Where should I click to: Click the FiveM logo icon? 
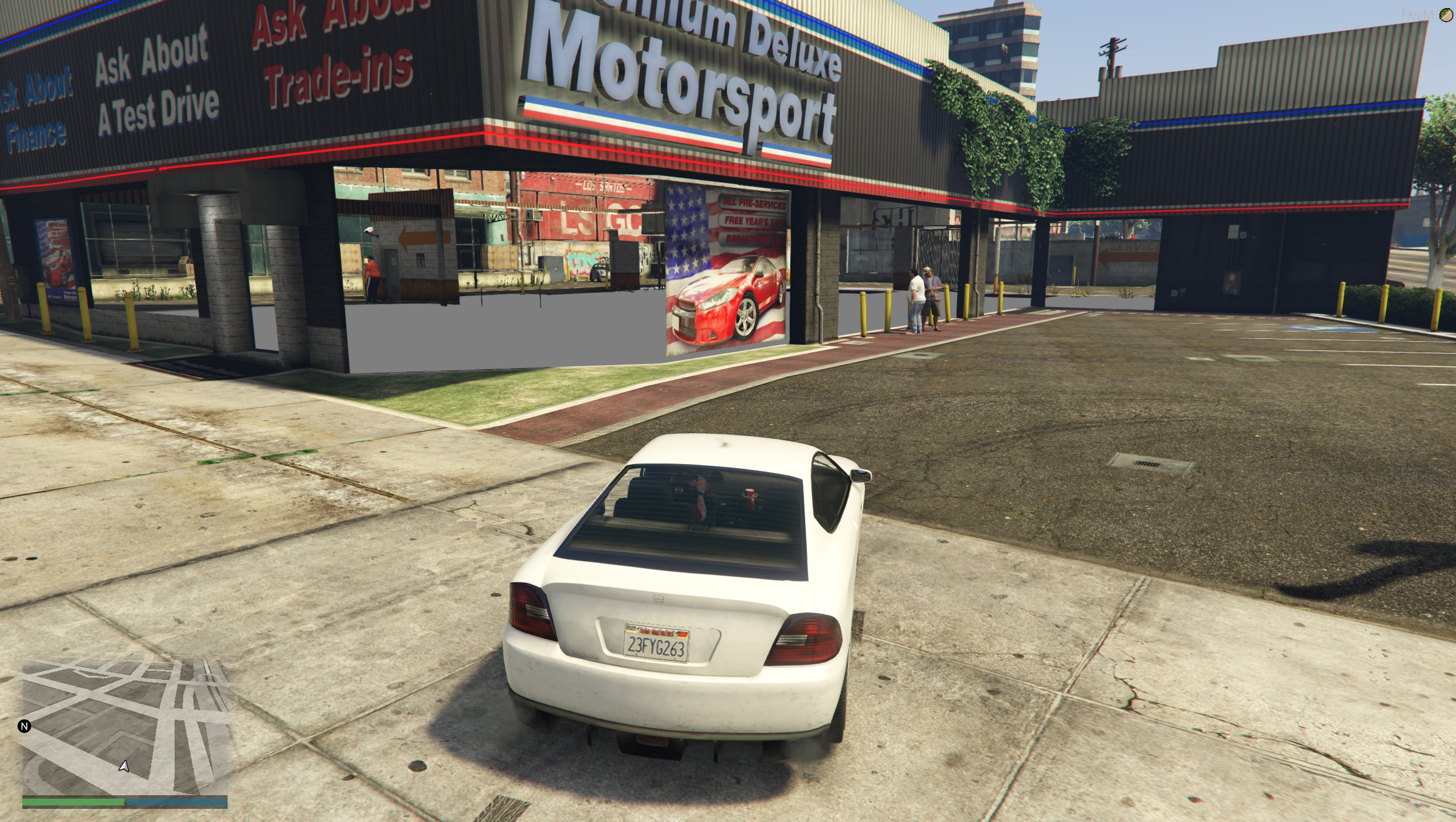coord(1446,15)
